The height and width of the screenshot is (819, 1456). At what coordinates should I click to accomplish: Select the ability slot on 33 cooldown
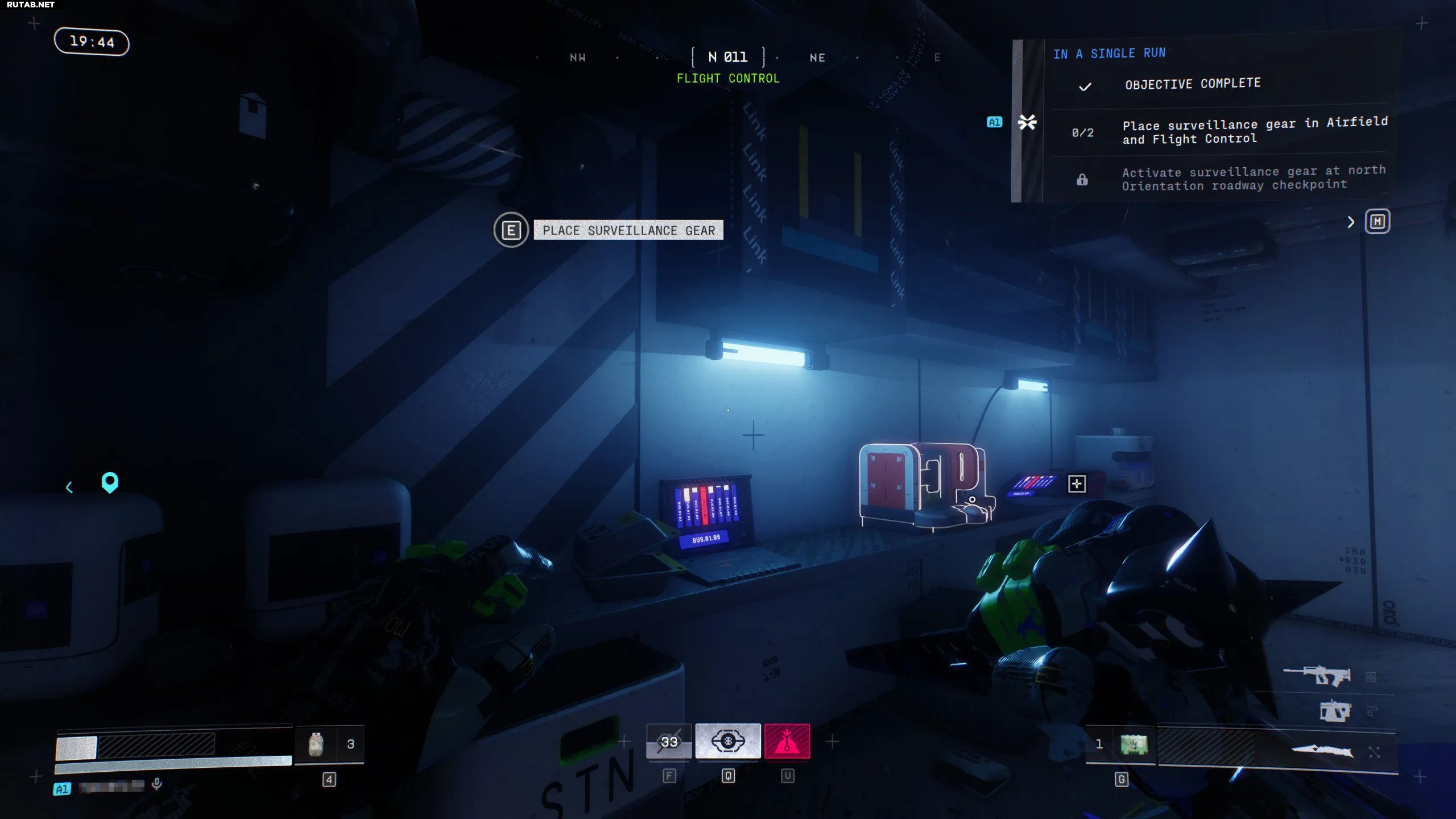point(669,741)
